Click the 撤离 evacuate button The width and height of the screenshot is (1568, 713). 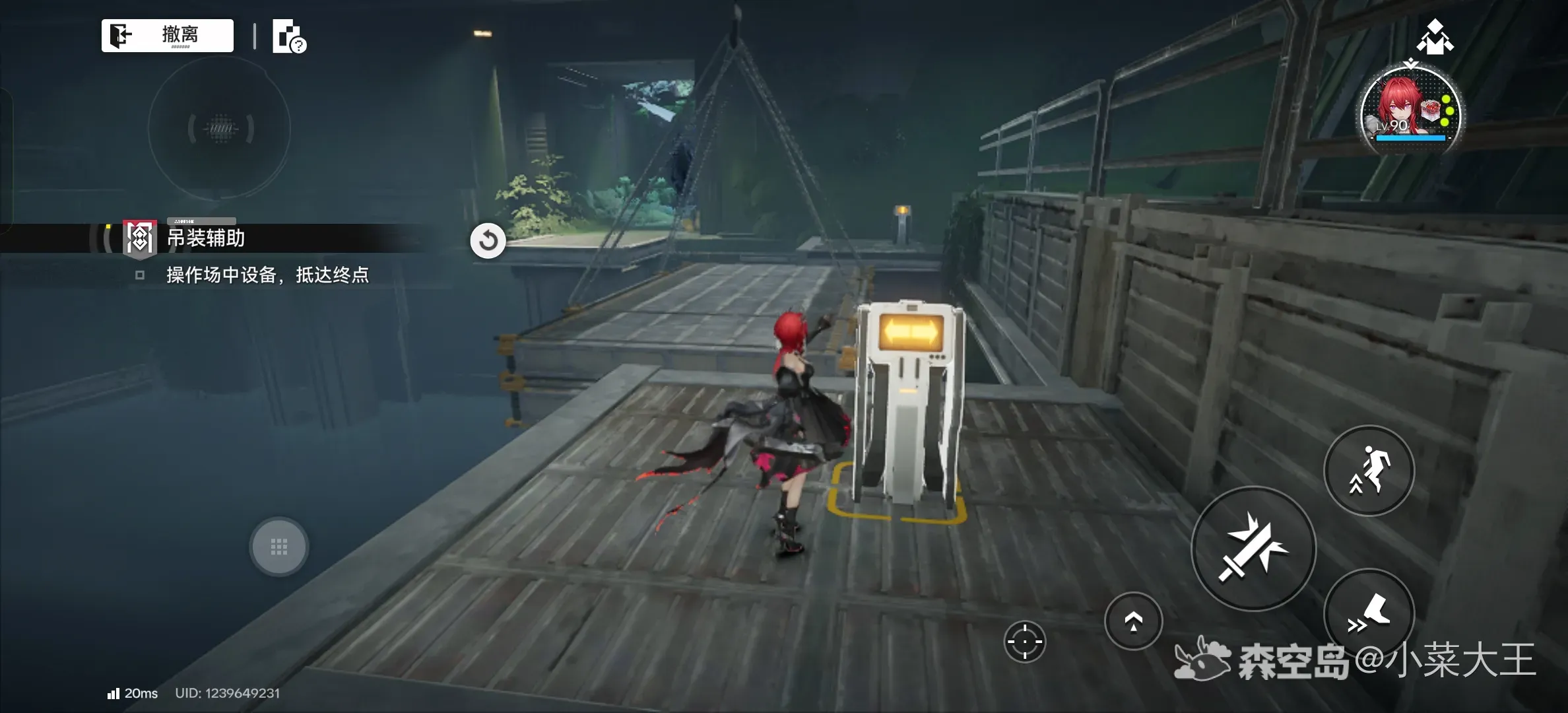click(x=168, y=35)
